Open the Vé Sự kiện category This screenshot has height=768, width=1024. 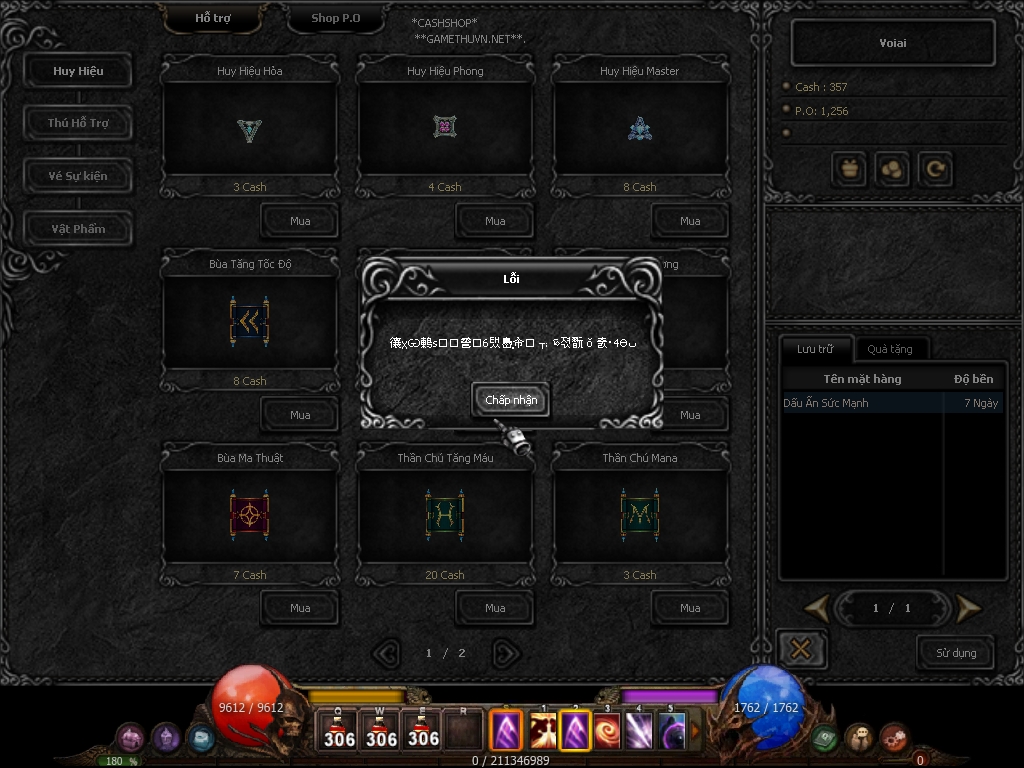[78, 176]
